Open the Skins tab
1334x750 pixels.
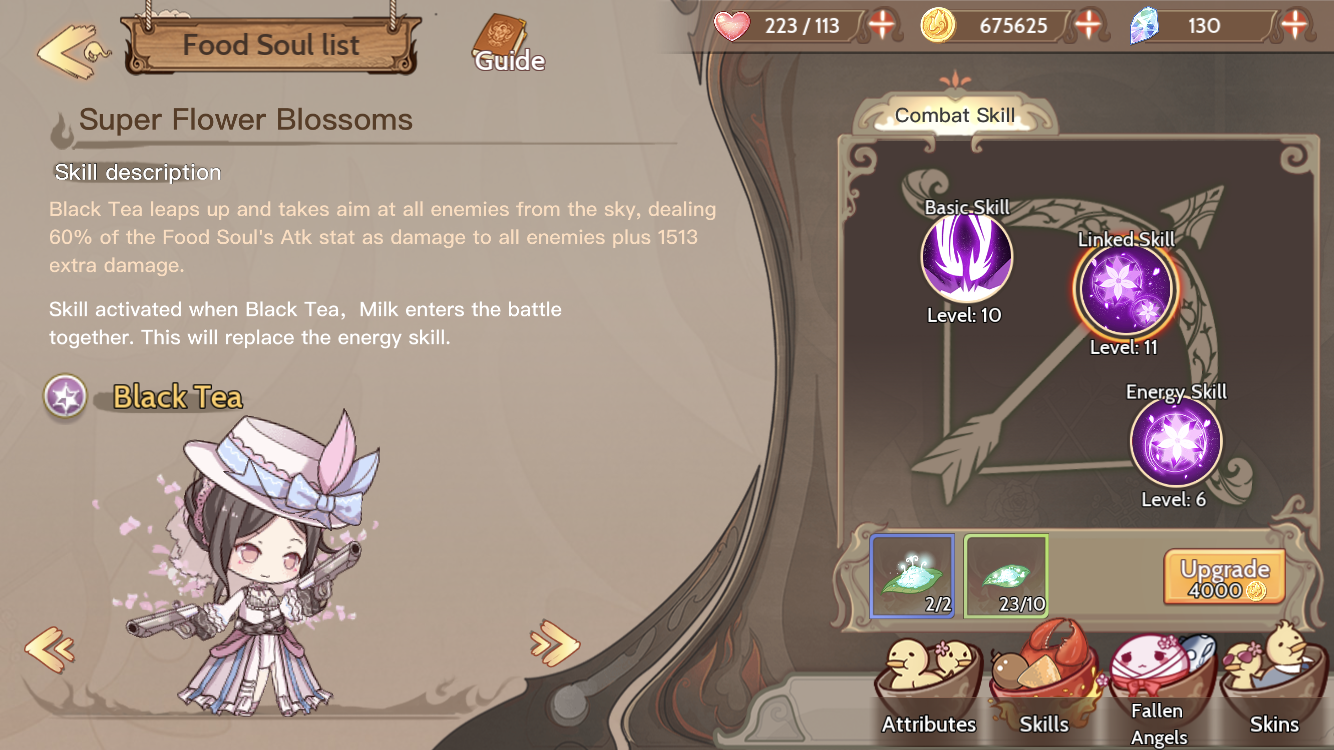coord(1274,690)
